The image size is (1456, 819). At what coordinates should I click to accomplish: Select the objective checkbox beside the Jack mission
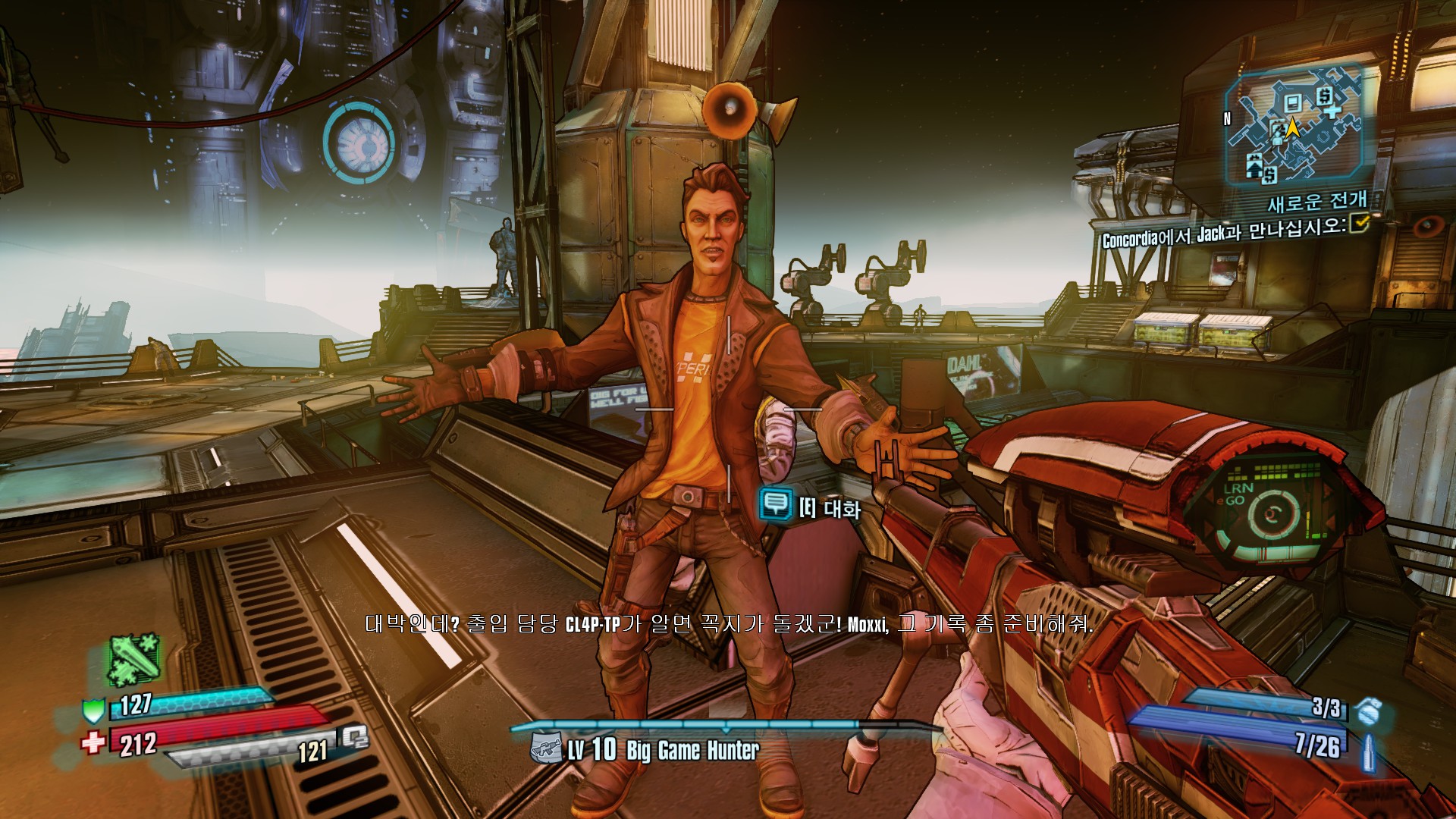[x=1360, y=222]
